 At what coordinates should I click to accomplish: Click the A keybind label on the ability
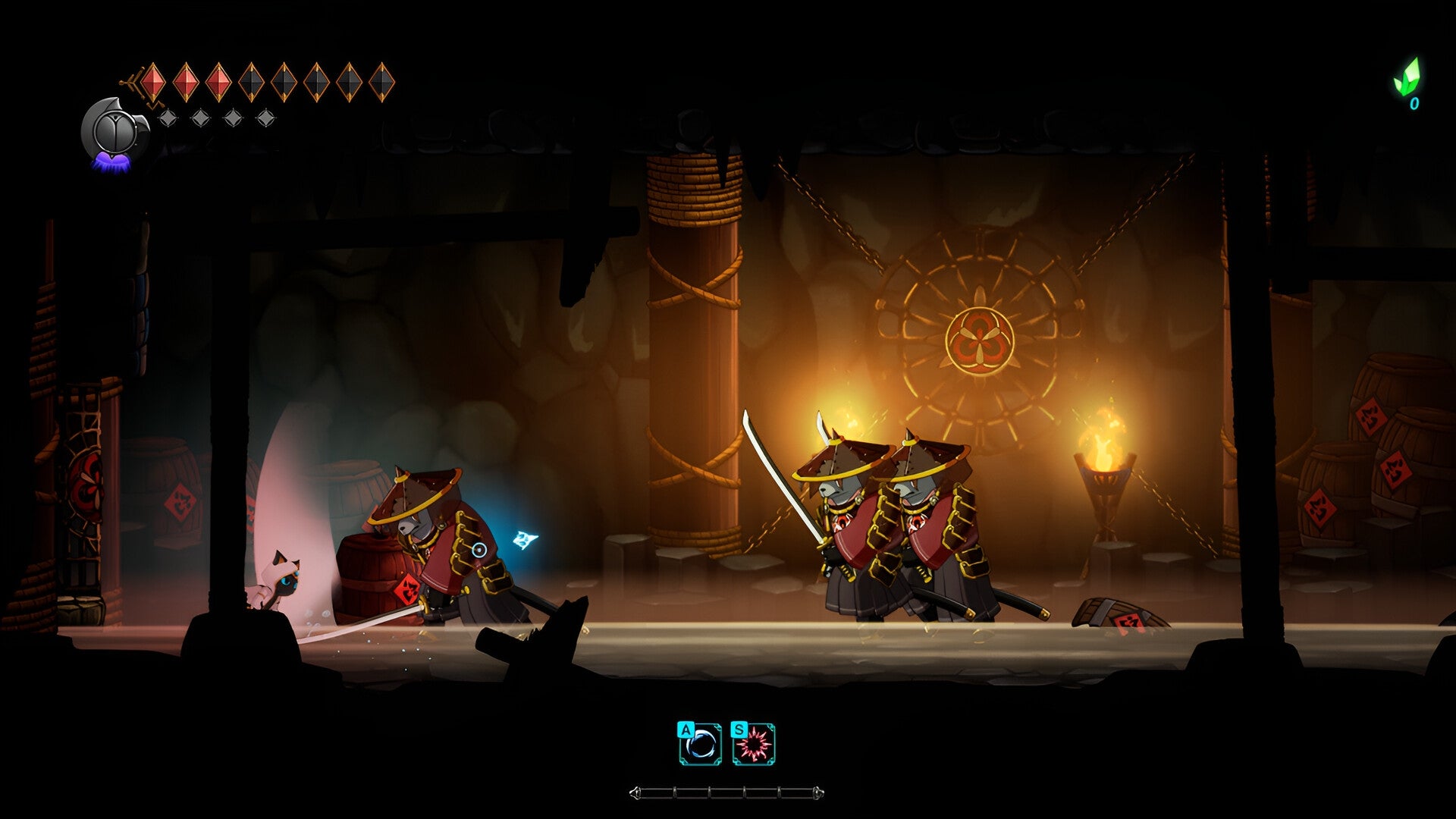click(x=687, y=731)
